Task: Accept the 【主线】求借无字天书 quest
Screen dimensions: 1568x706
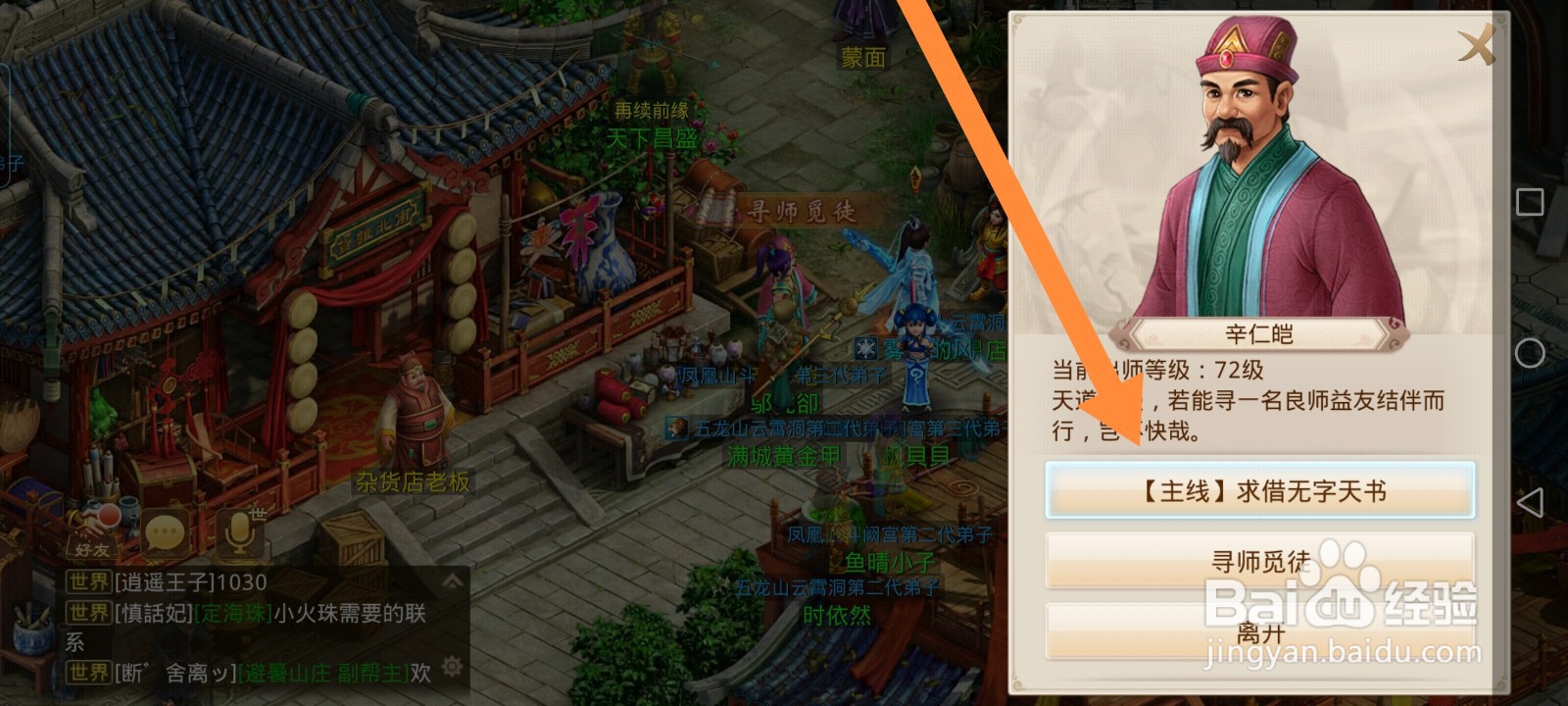Action: (1260, 489)
